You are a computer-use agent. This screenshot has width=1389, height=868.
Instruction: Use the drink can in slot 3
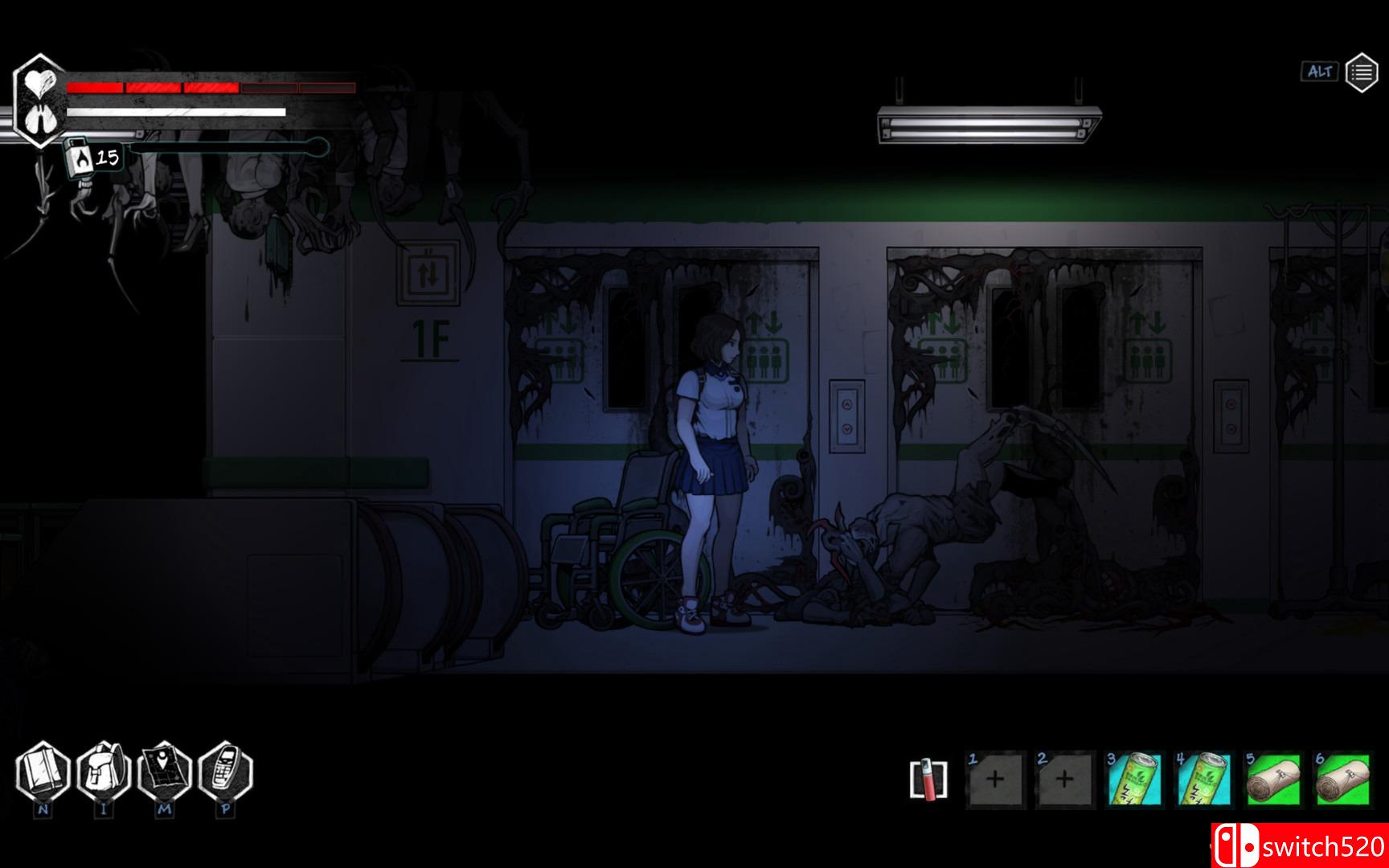pyautogui.click(x=1134, y=779)
